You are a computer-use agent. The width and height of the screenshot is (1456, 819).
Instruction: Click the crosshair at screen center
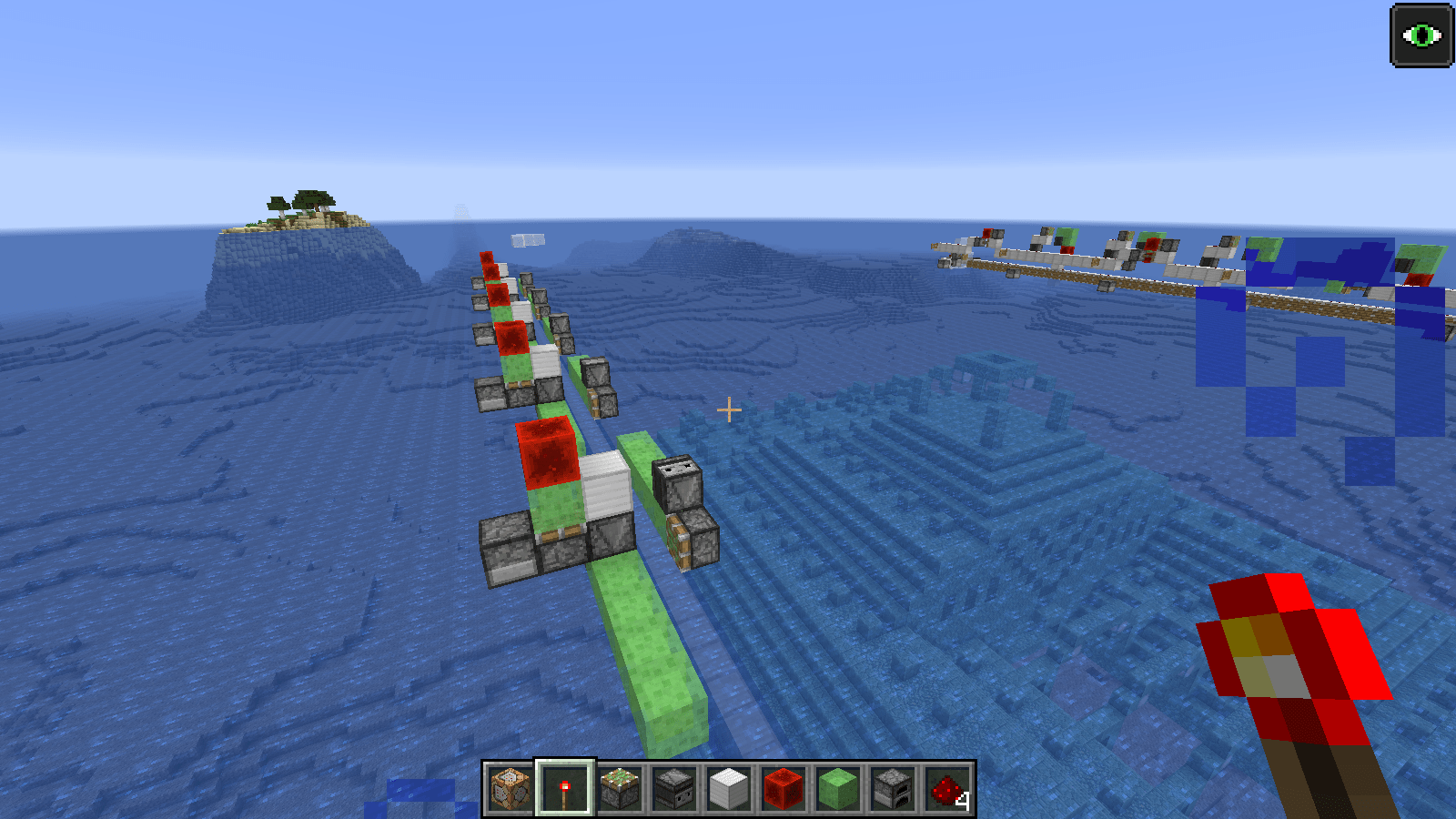(x=728, y=410)
